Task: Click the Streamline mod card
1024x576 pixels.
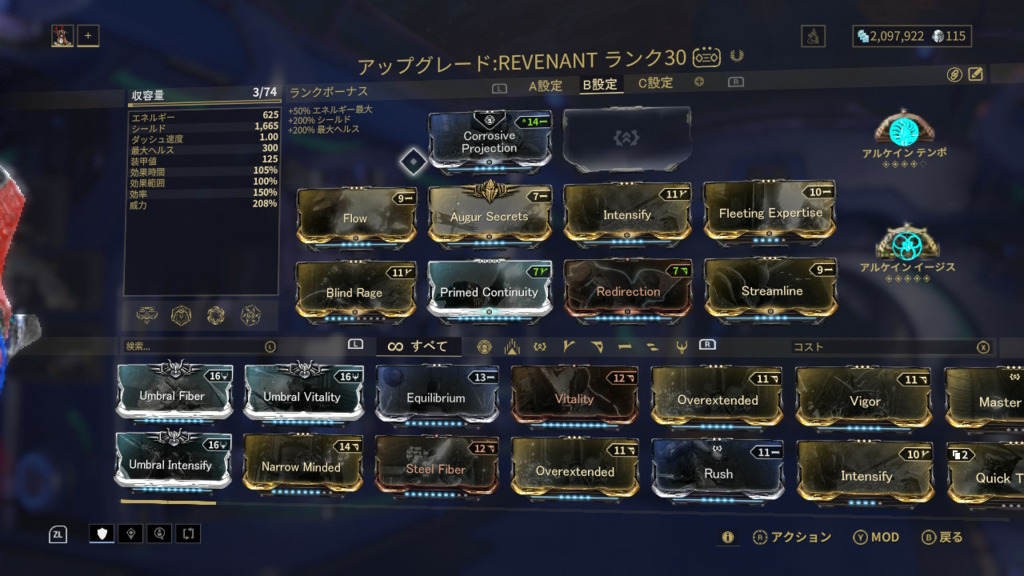Action: coord(770,291)
